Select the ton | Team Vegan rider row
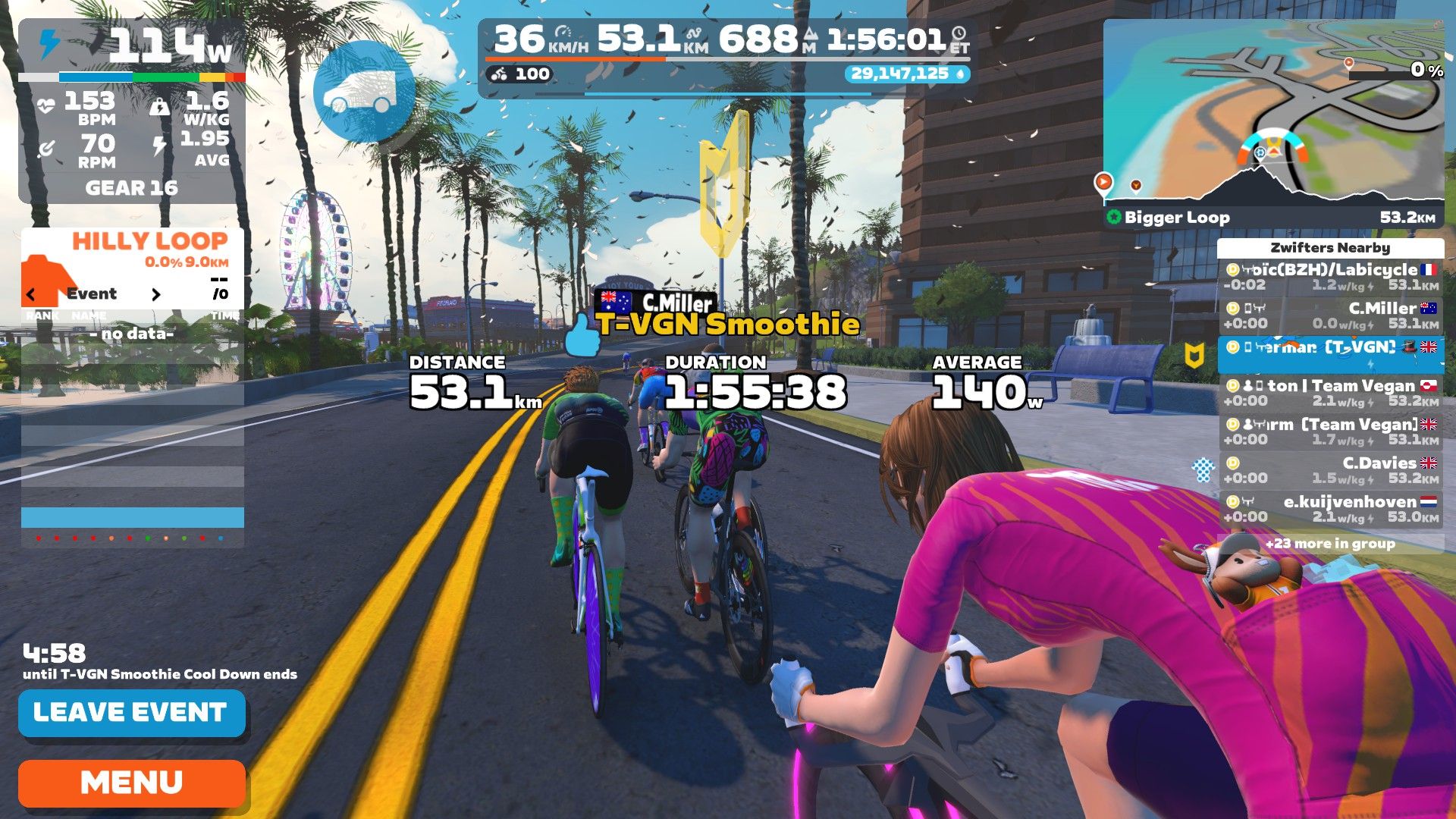The height and width of the screenshot is (819, 1456). [1330, 393]
